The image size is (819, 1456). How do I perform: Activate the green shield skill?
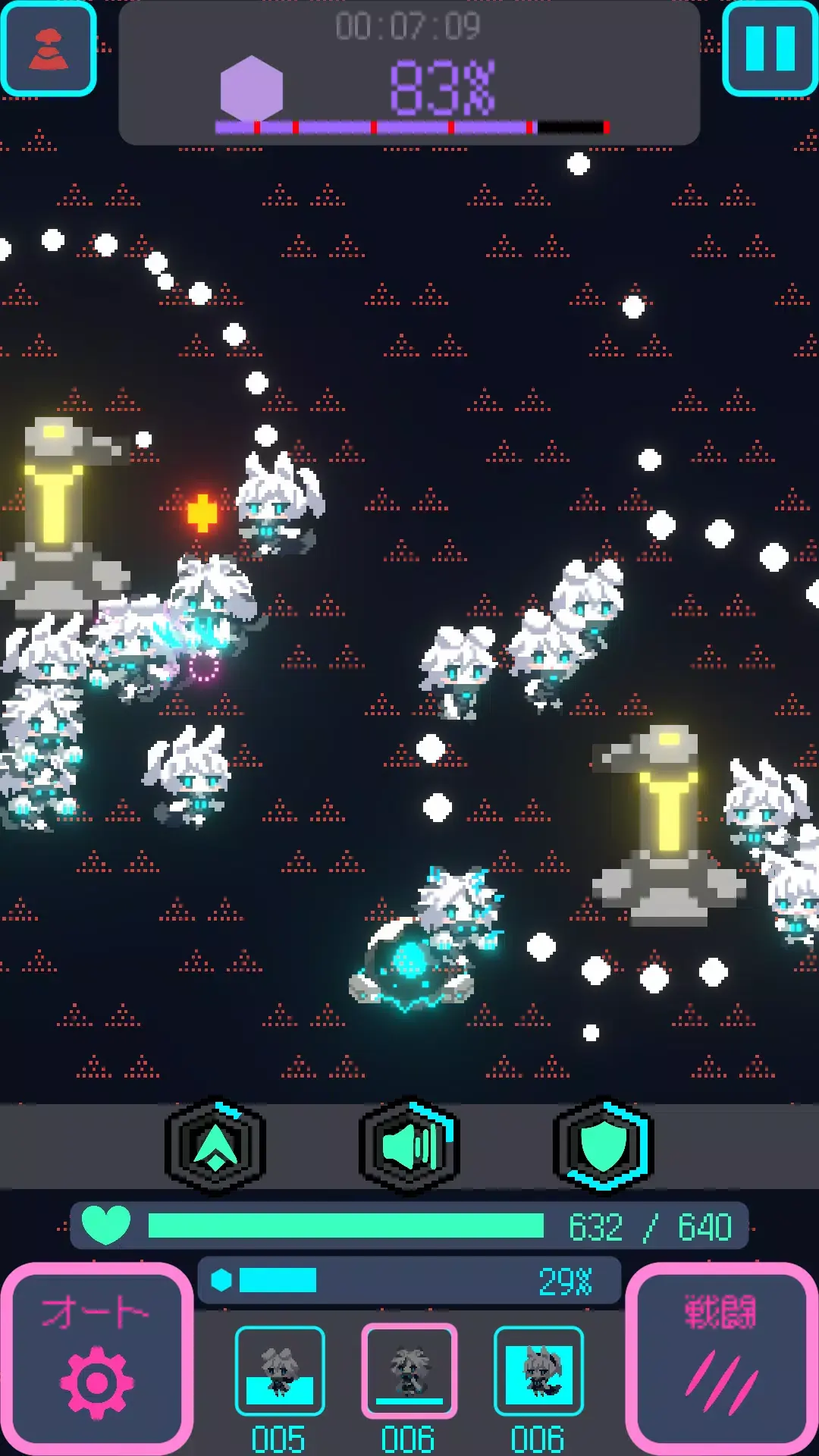(x=604, y=1146)
